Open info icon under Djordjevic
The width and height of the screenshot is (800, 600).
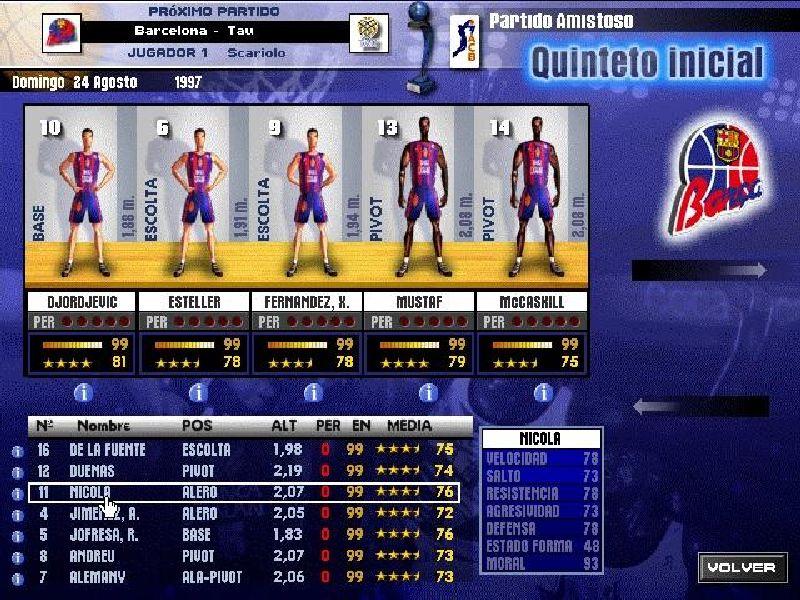[x=82, y=392]
